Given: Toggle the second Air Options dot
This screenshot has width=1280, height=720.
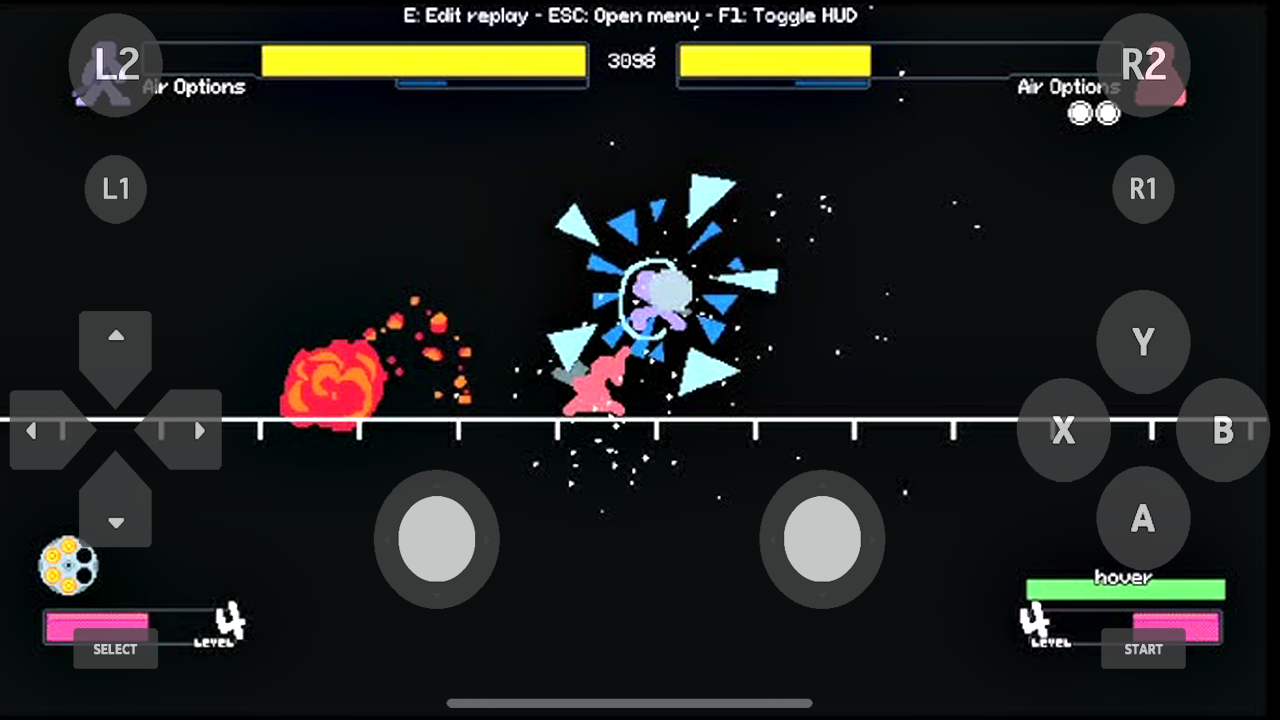Looking at the screenshot, I should (x=1109, y=113).
